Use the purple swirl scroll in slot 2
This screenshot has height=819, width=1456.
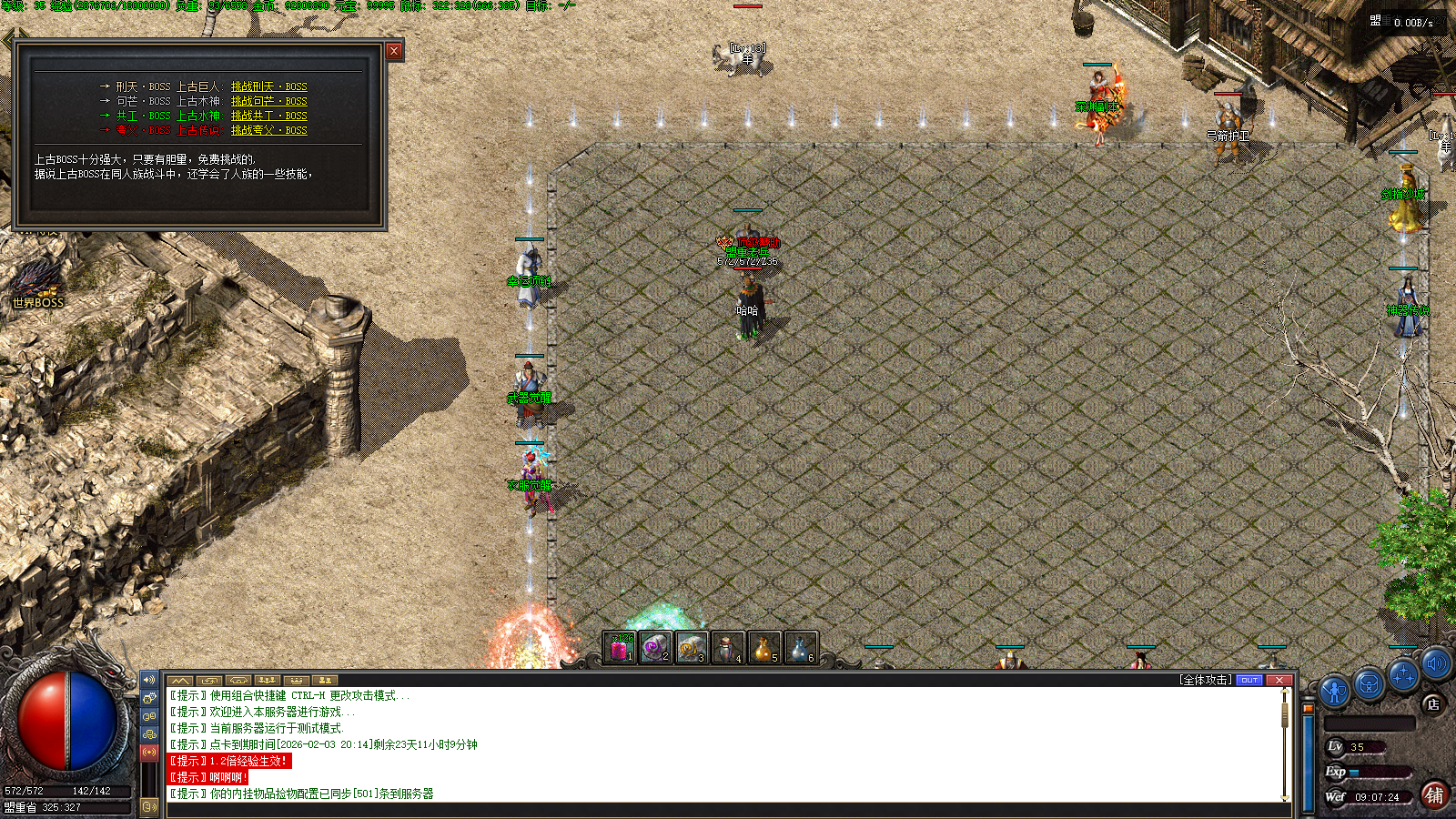click(655, 648)
